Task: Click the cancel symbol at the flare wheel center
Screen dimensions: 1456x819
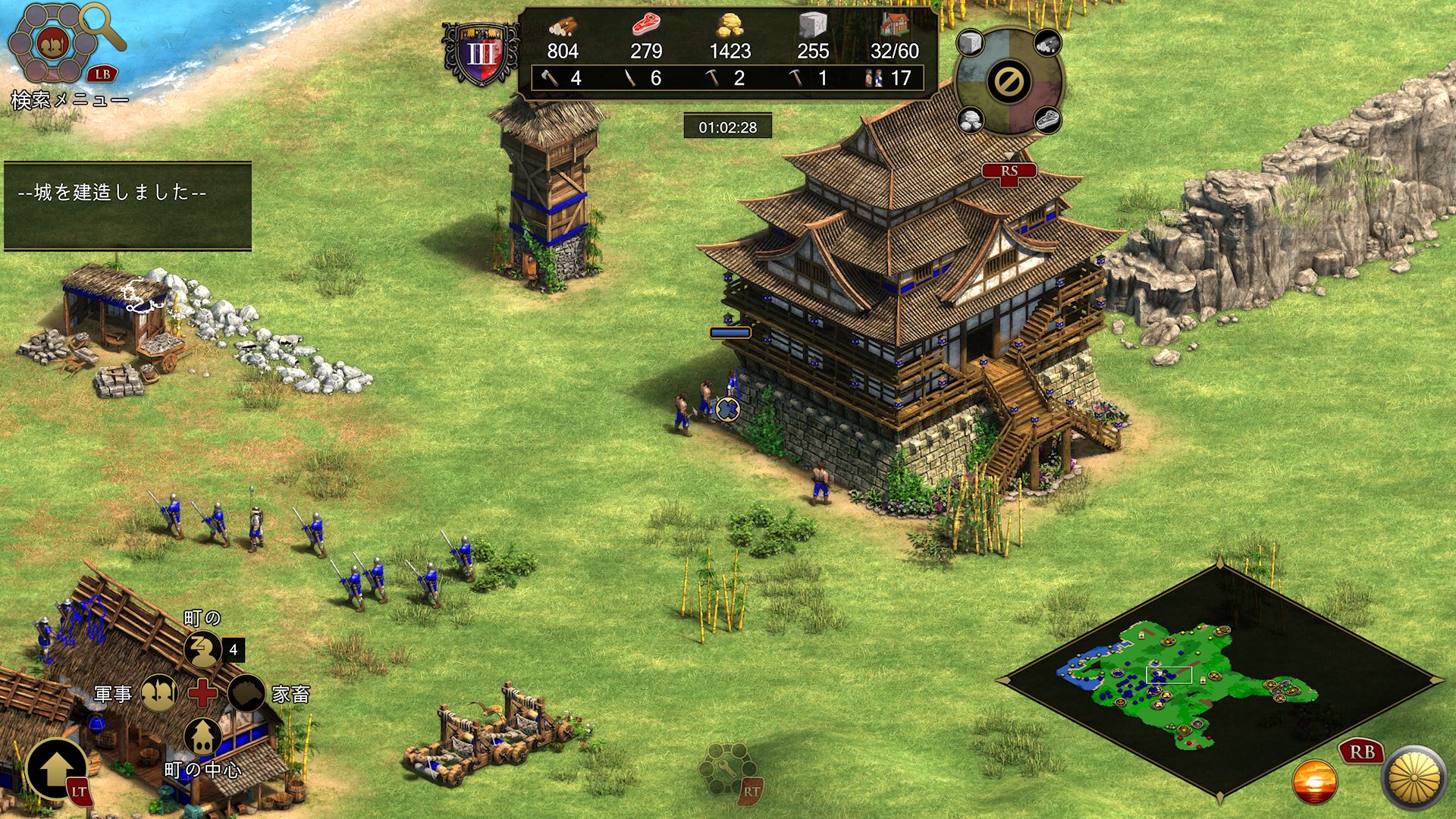Action: coord(1009,80)
